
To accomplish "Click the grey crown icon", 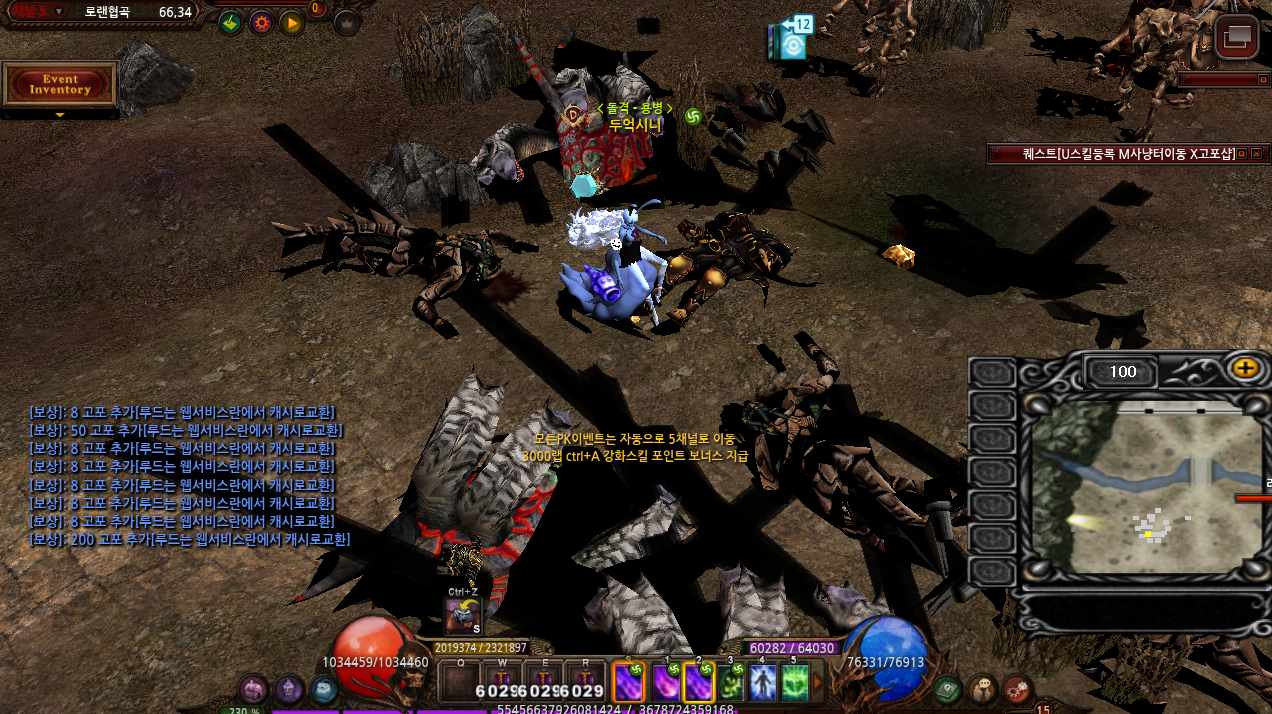I will tap(346, 22).
